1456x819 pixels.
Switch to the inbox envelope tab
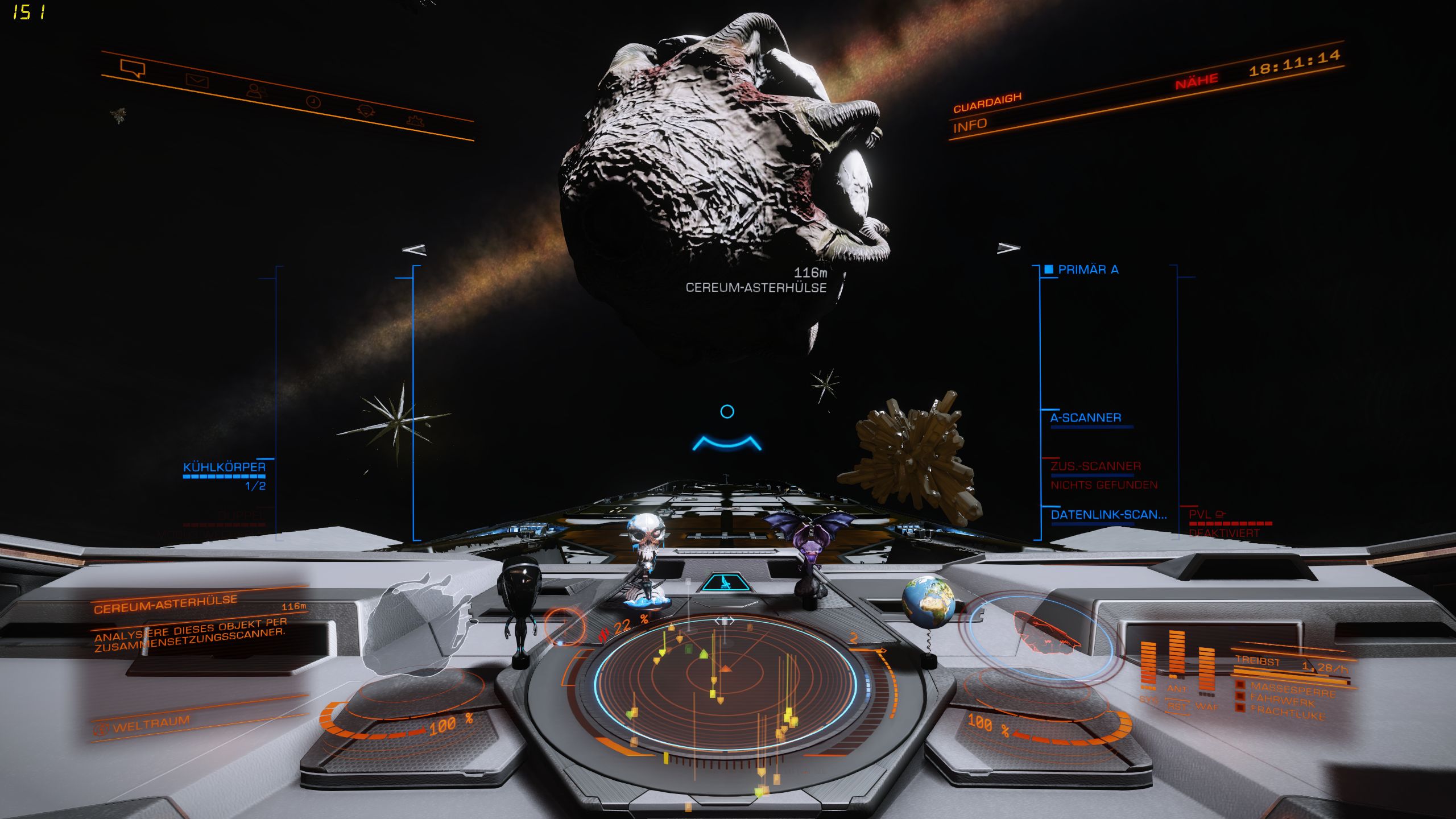coord(197,81)
